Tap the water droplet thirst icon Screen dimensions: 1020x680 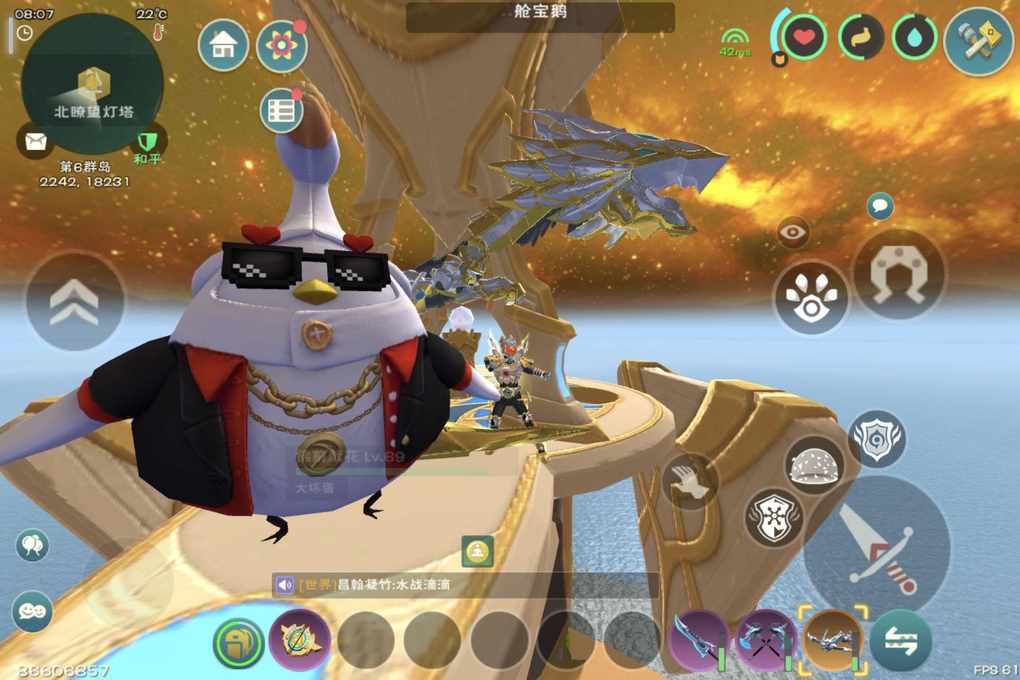click(914, 38)
